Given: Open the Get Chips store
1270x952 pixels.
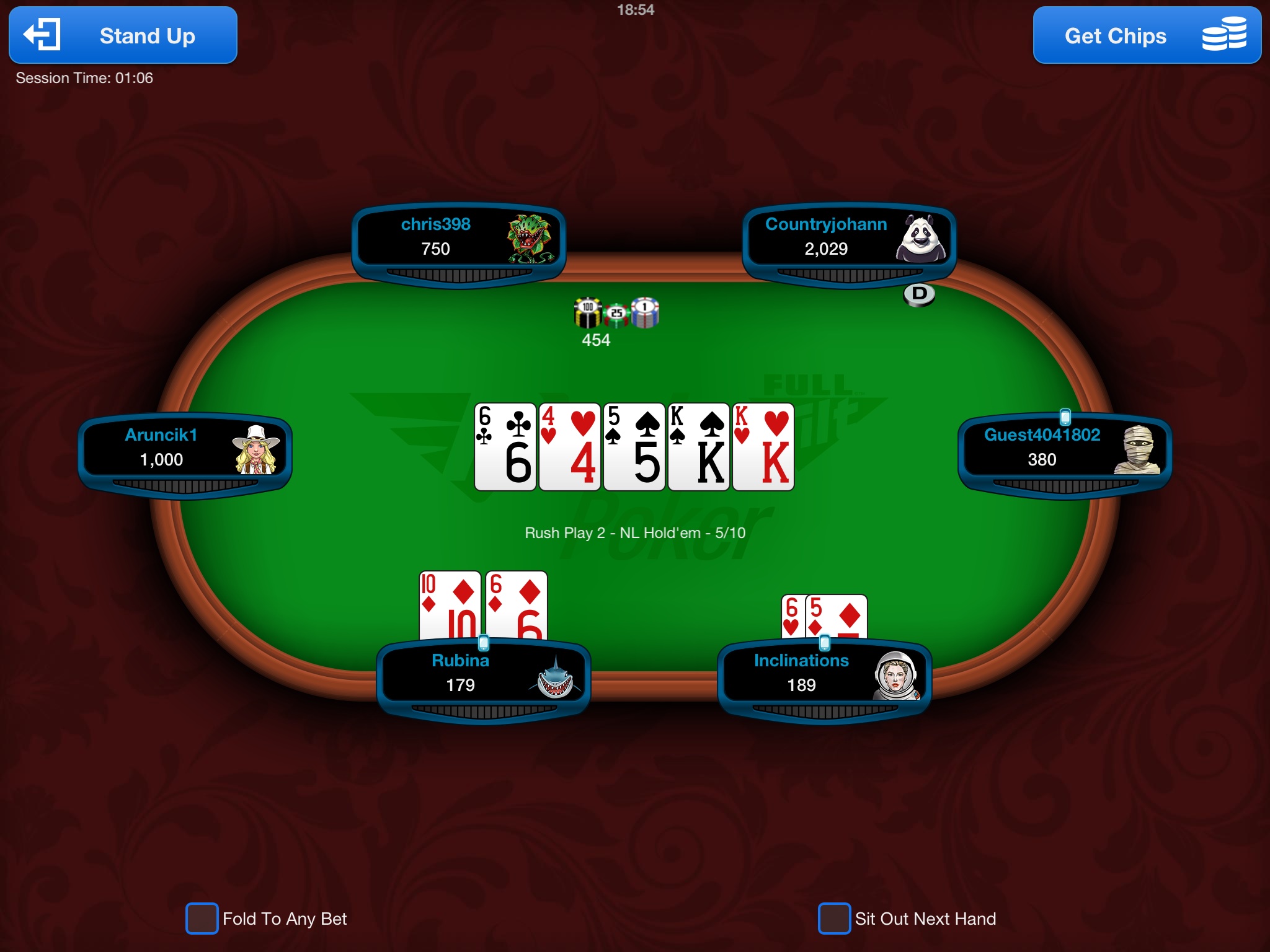Looking at the screenshot, I should click(x=1147, y=35).
